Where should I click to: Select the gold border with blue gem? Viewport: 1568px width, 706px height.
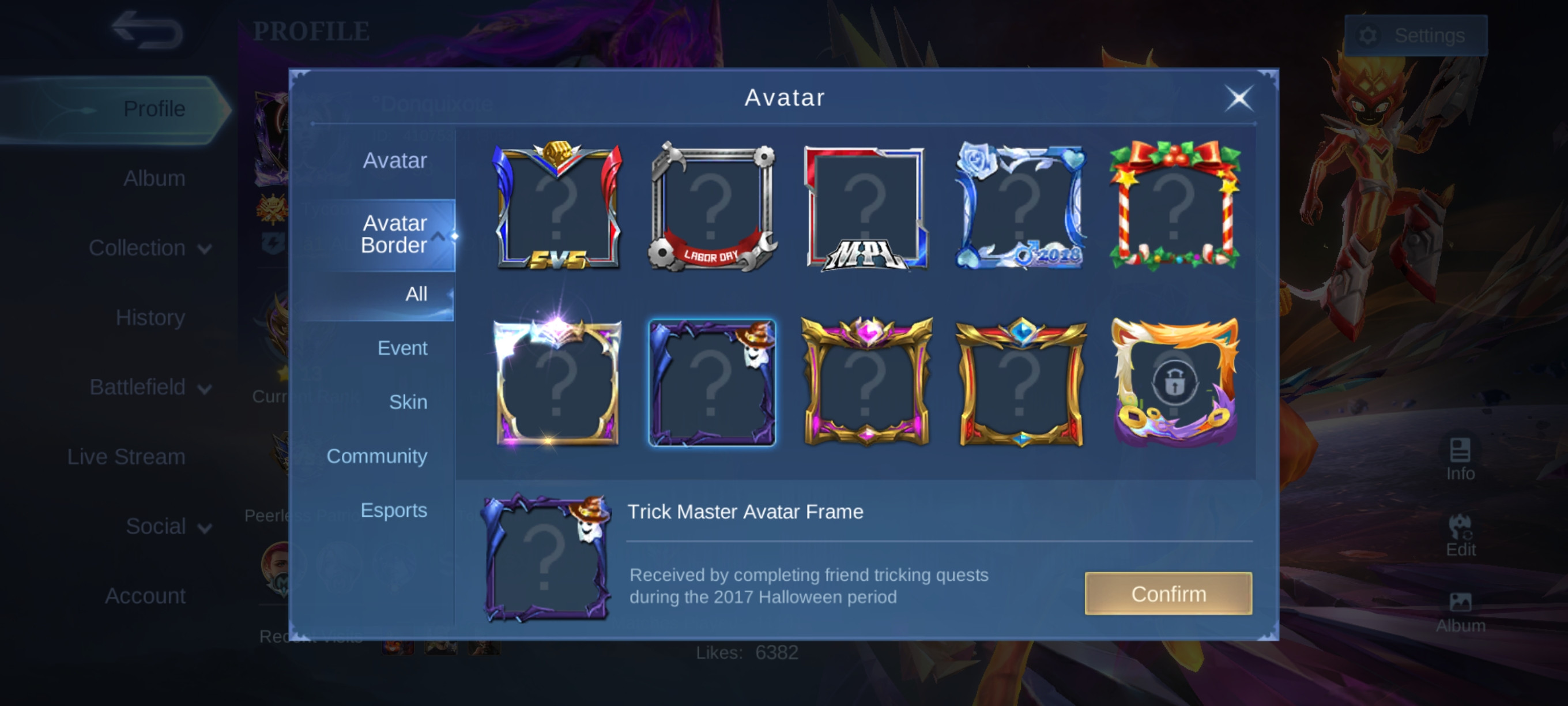pos(1020,382)
